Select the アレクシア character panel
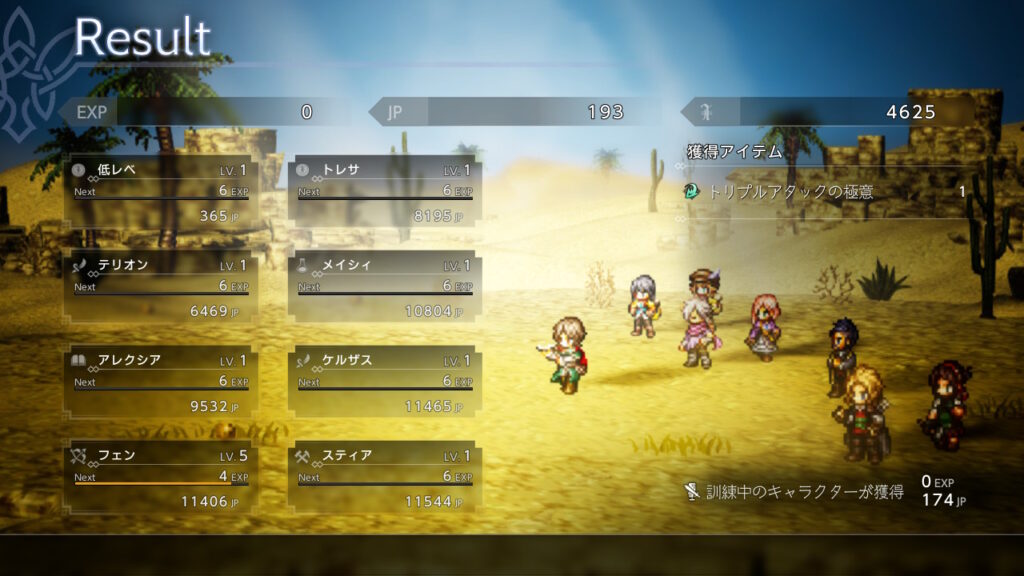 pyautogui.click(x=161, y=383)
